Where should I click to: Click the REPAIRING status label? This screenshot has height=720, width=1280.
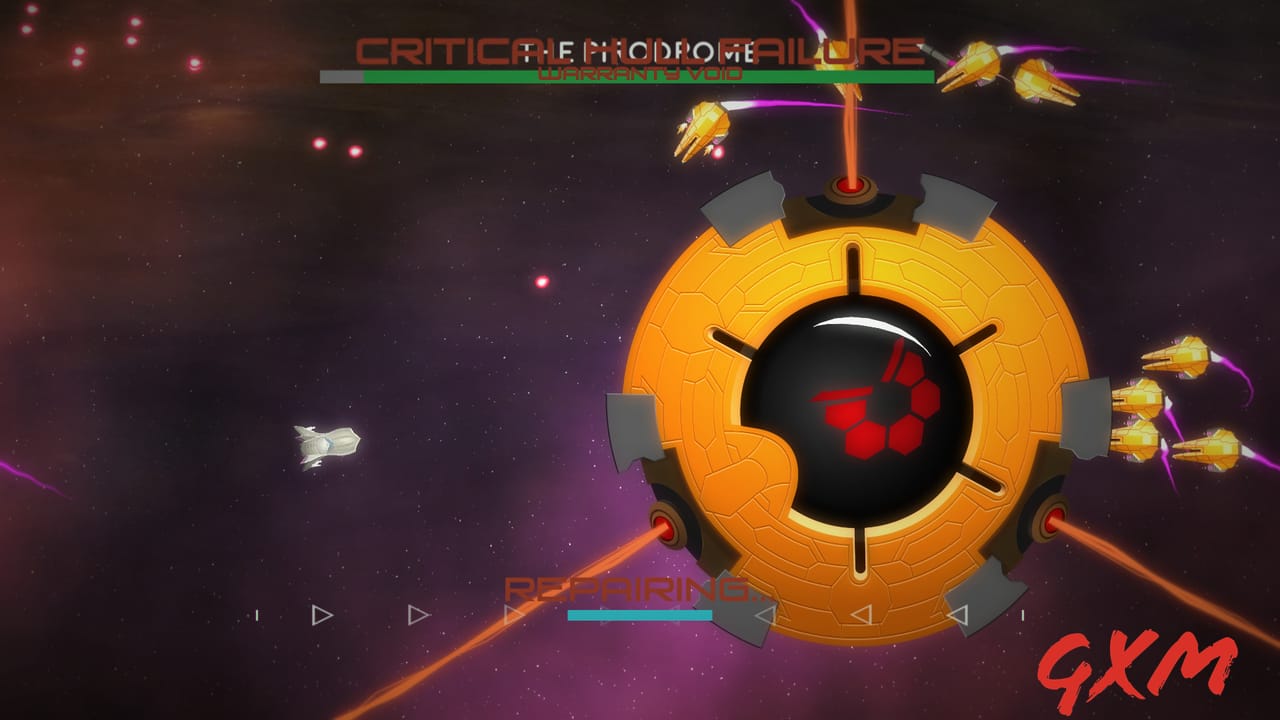tap(630, 592)
